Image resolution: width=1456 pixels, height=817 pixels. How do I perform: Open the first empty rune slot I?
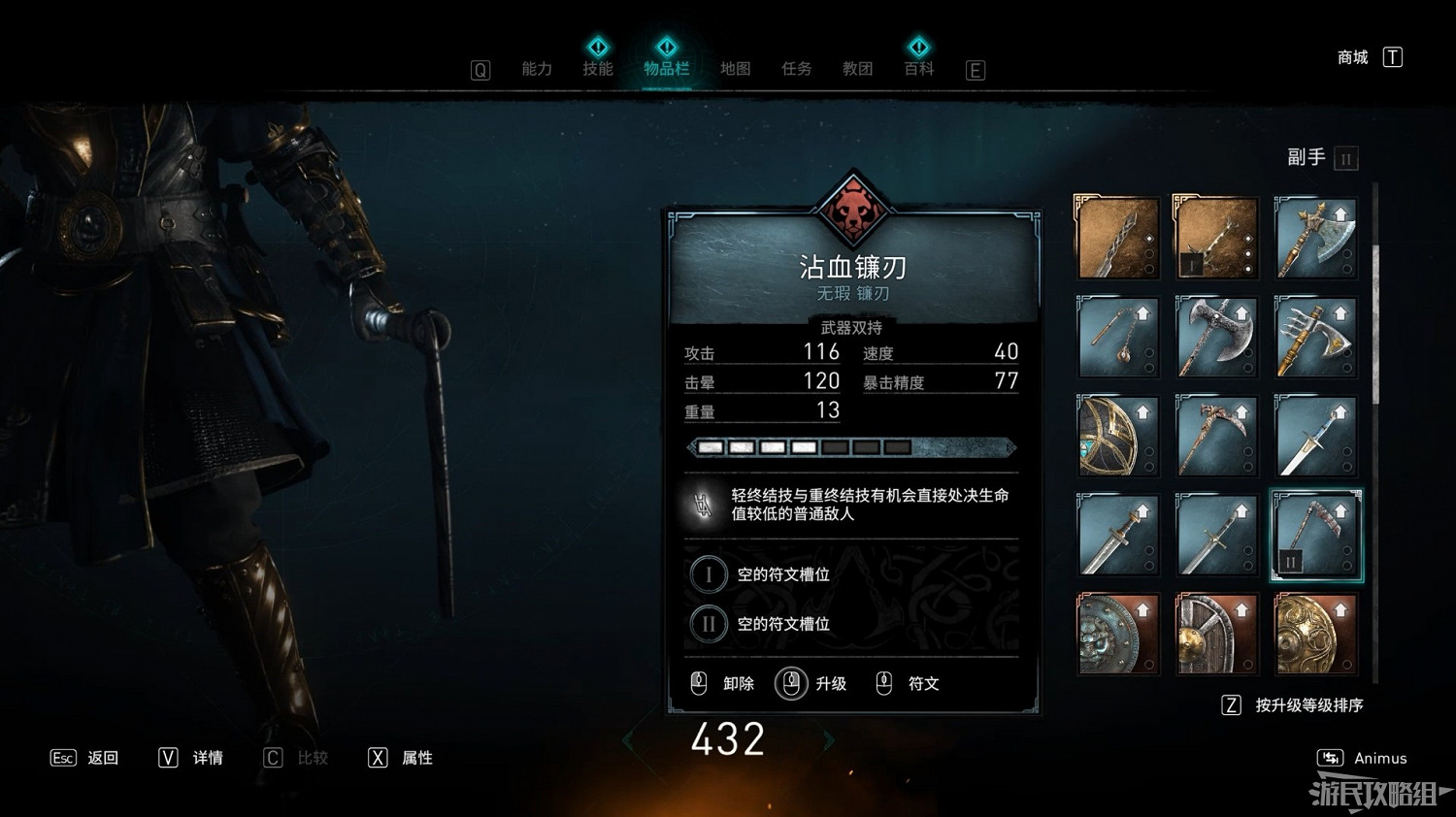pyautogui.click(x=710, y=573)
